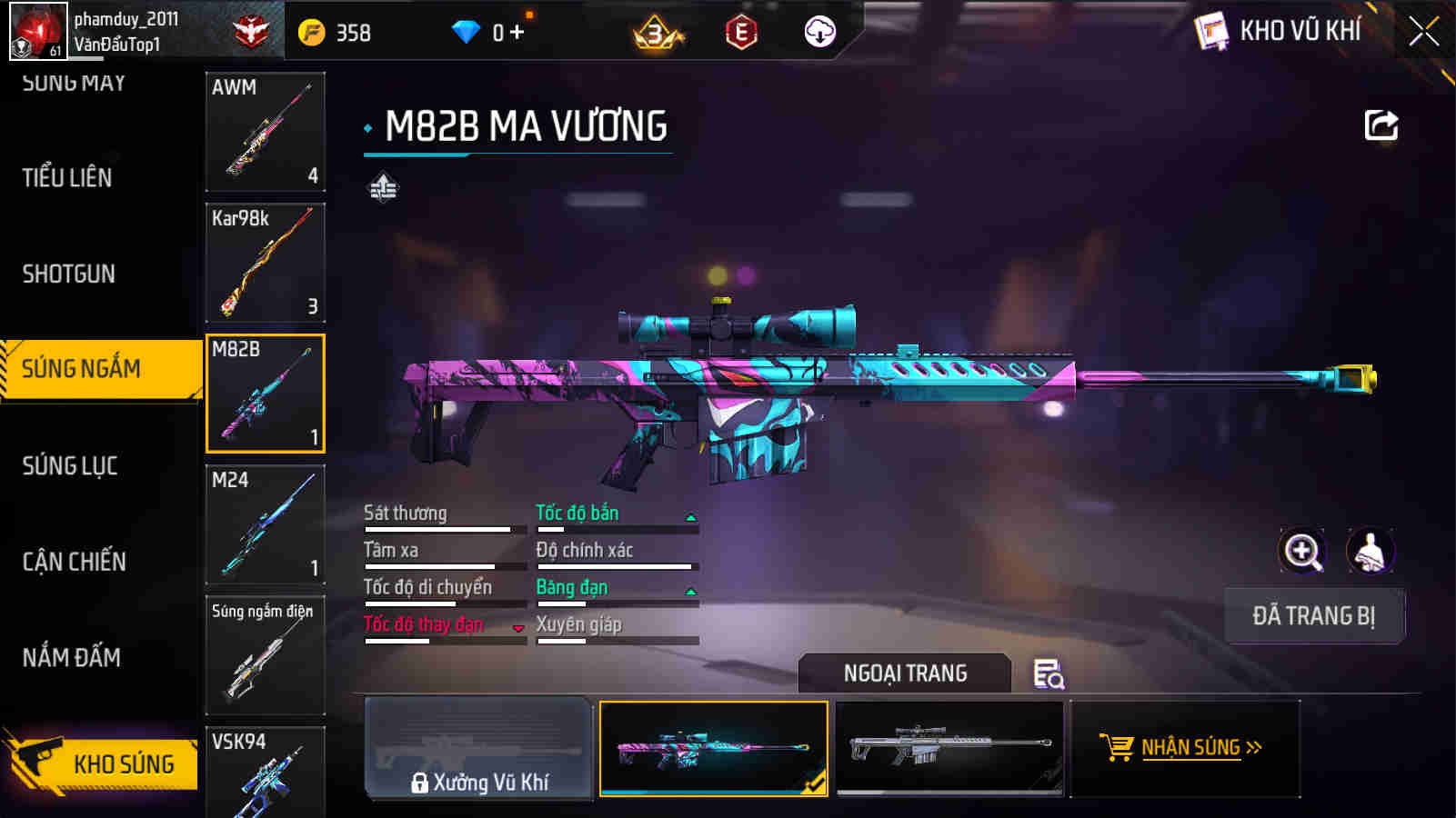This screenshot has height=818, width=1456.
Task: Click the golden rank badge with number 3
Action: tap(657, 33)
